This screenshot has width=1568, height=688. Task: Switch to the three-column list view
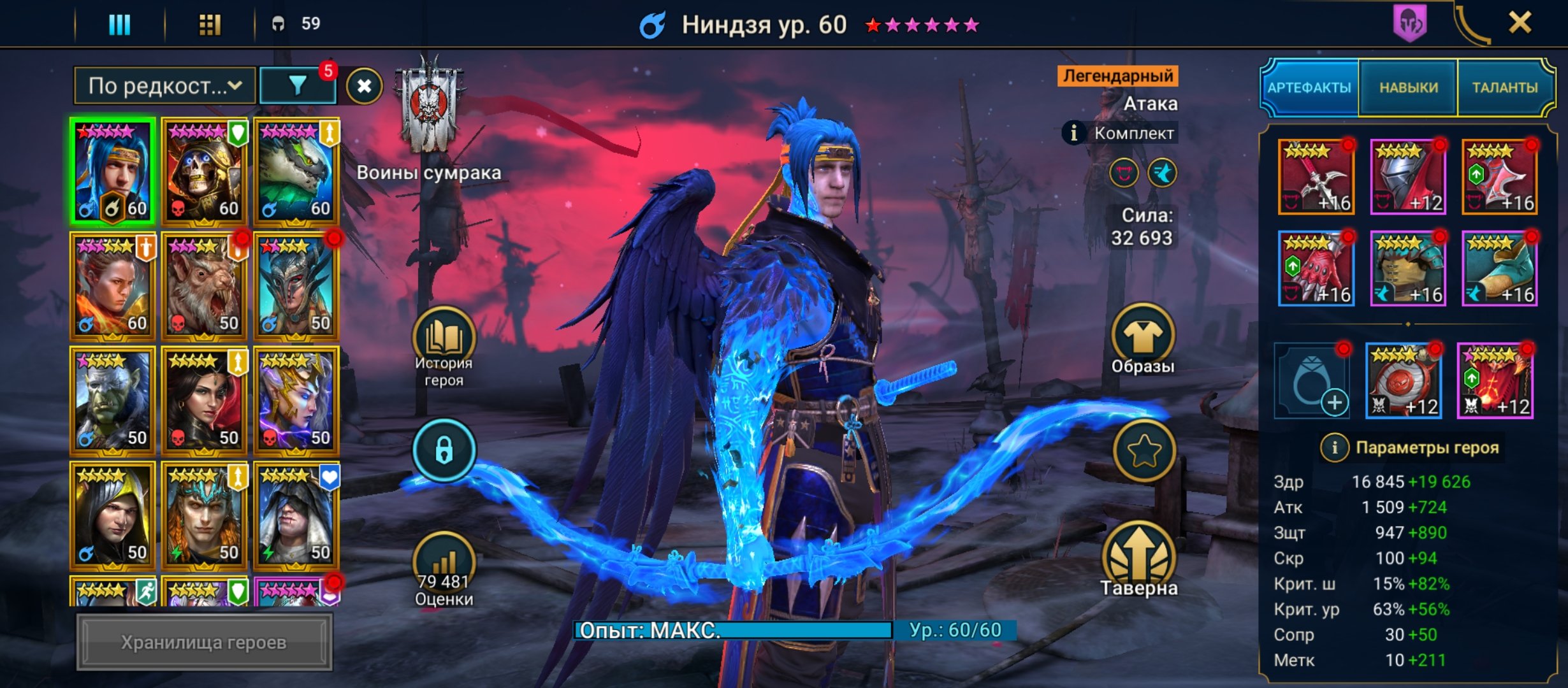pos(119,25)
